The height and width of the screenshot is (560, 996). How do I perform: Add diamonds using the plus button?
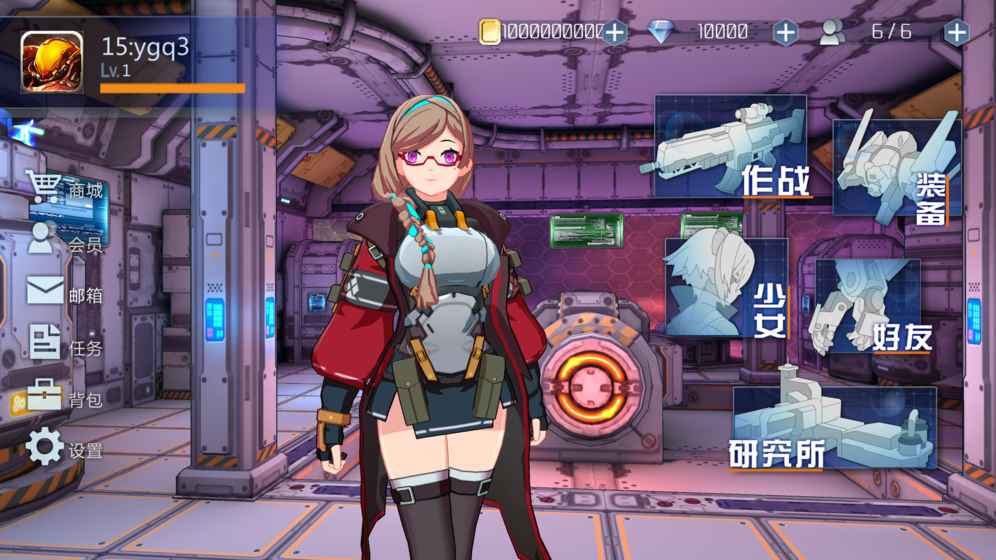click(786, 32)
